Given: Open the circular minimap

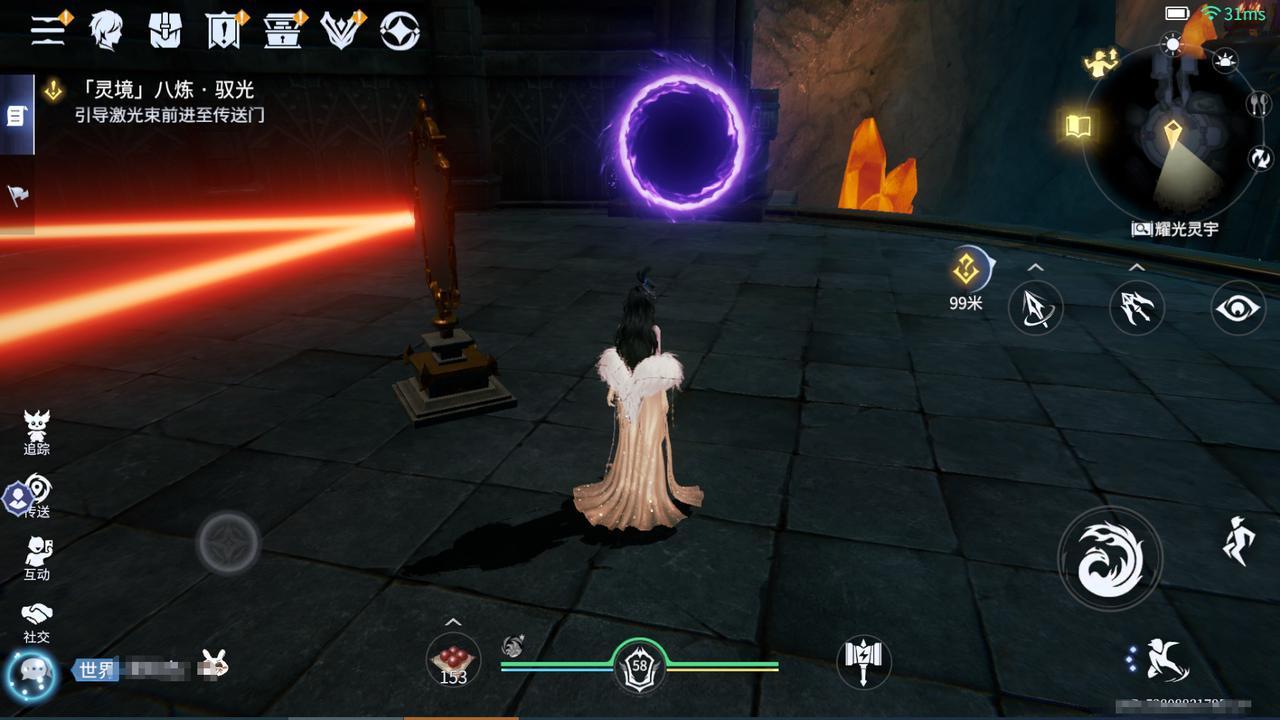Looking at the screenshot, I should pyautogui.click(x=1171, y=133).
